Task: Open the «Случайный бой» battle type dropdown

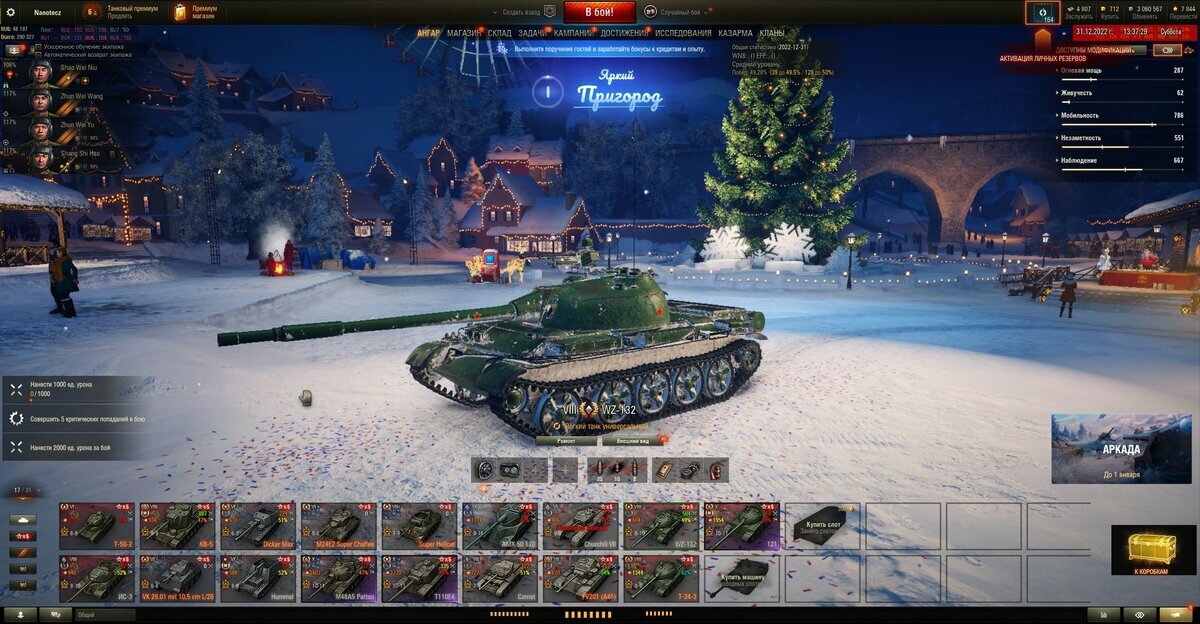Action: (678, 12)
